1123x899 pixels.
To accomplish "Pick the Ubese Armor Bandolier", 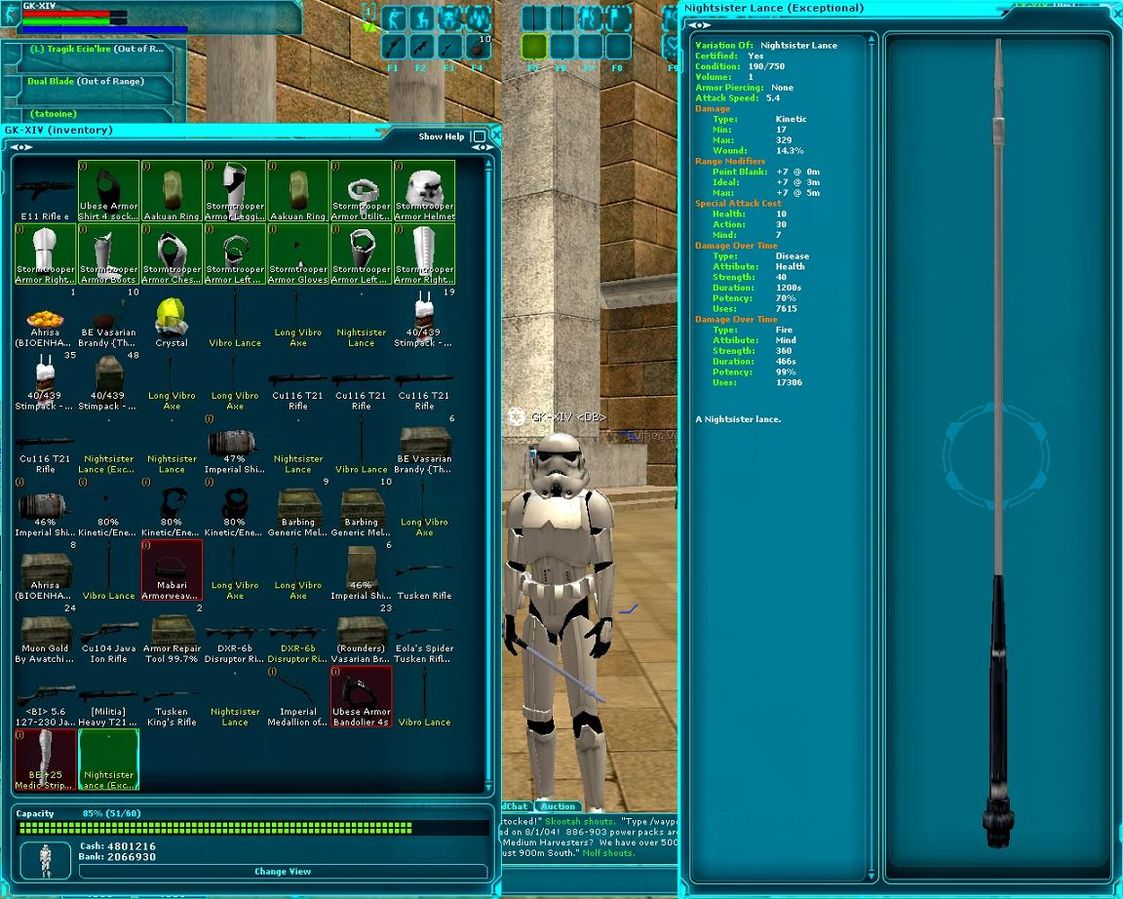I will [x=361, y=697].
